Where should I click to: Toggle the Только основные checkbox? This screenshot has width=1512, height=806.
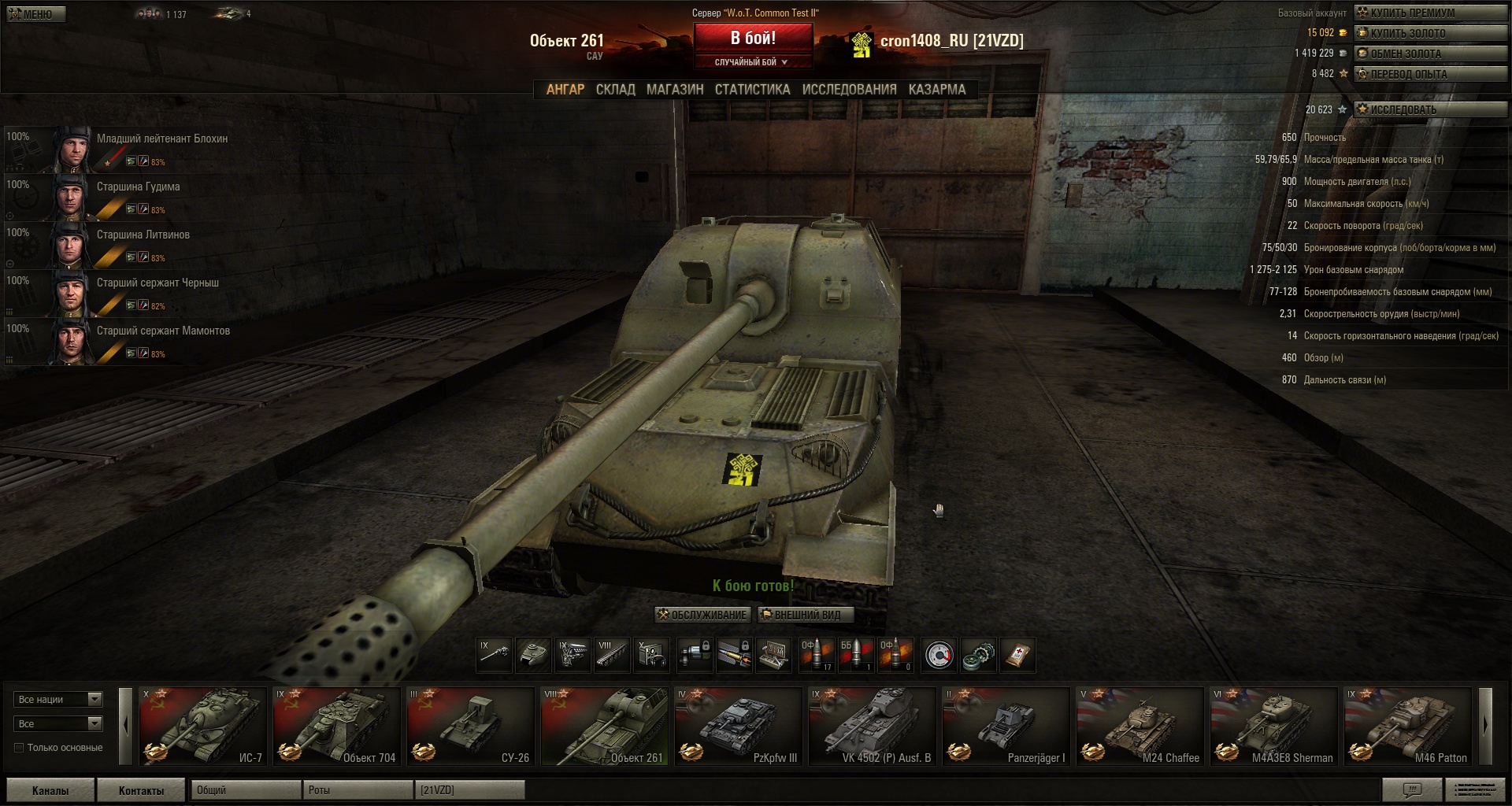pyautogui.click(x=19, y=748)
